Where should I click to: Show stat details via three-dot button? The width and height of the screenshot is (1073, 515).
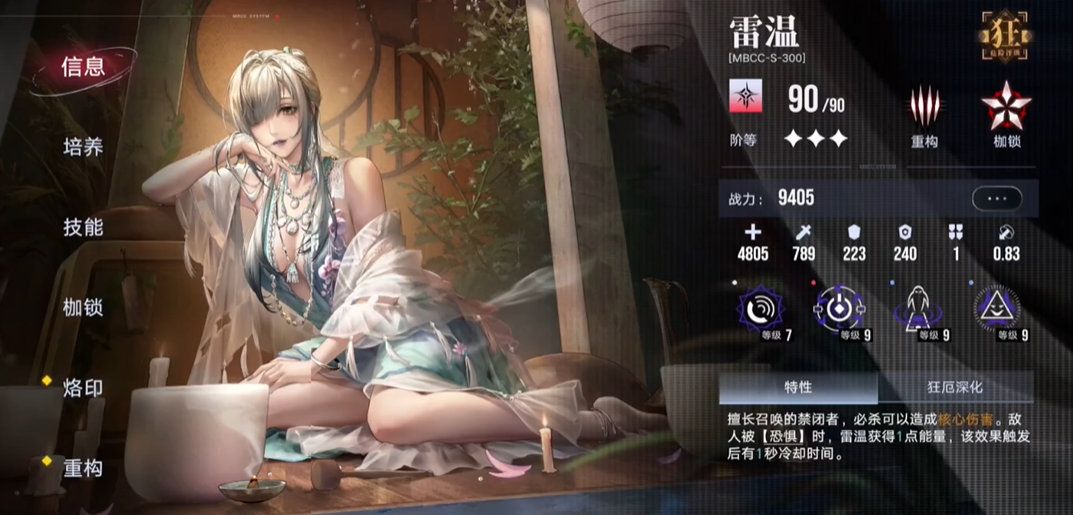(x=996, y=198)
